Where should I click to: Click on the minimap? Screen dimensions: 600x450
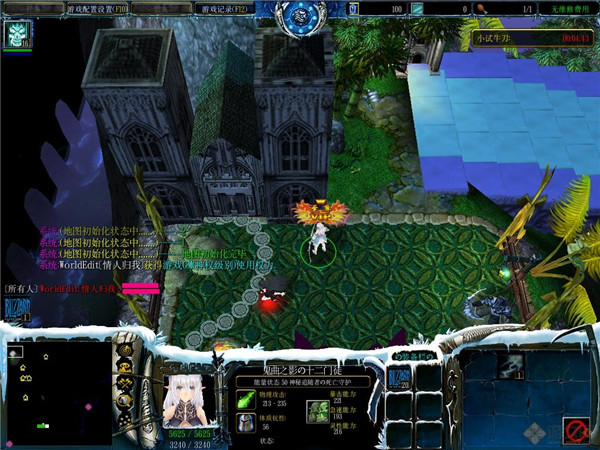58,391
